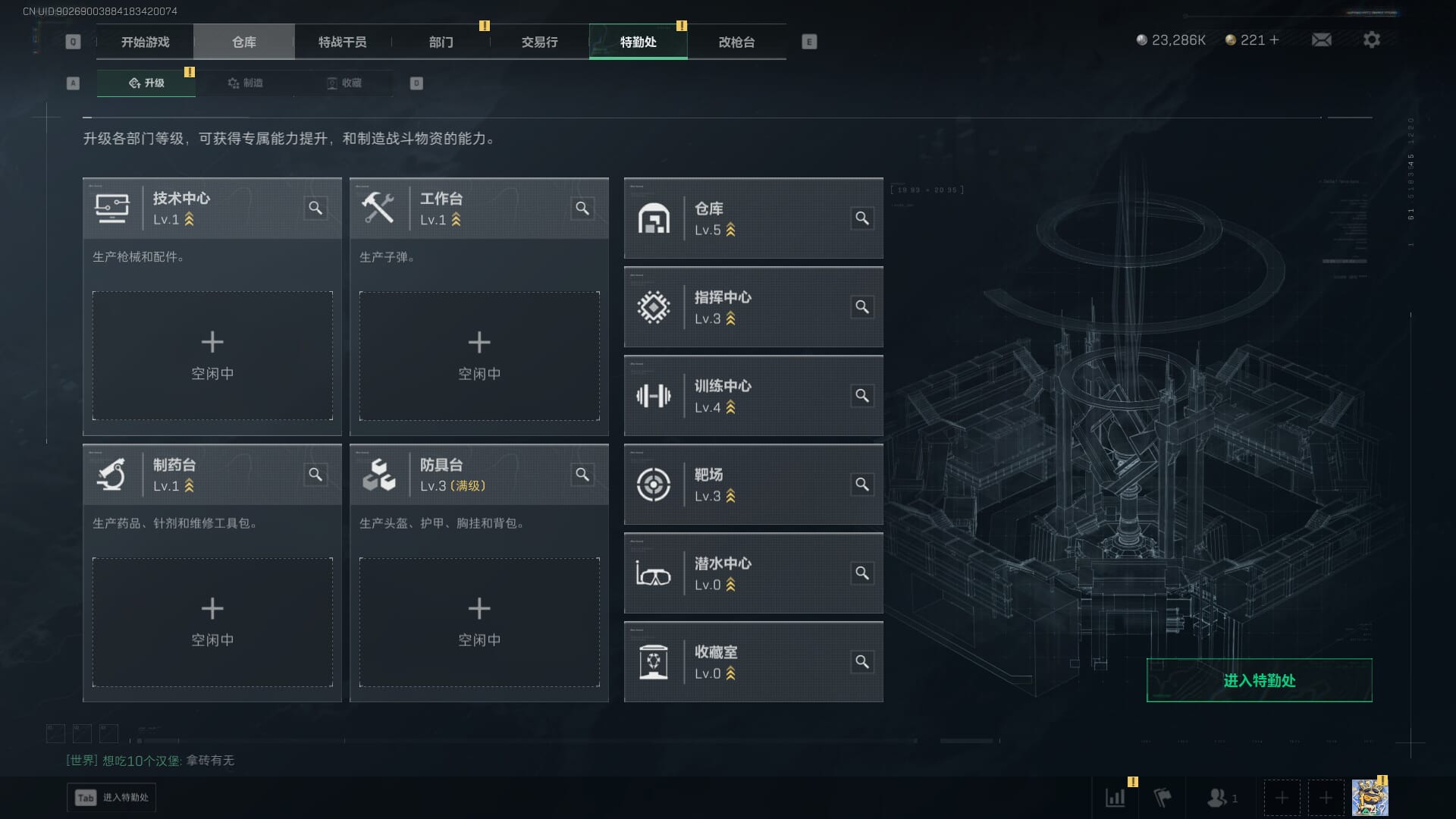
Task: Switch to the 改枪台 tab
Action: click(736, 42)
